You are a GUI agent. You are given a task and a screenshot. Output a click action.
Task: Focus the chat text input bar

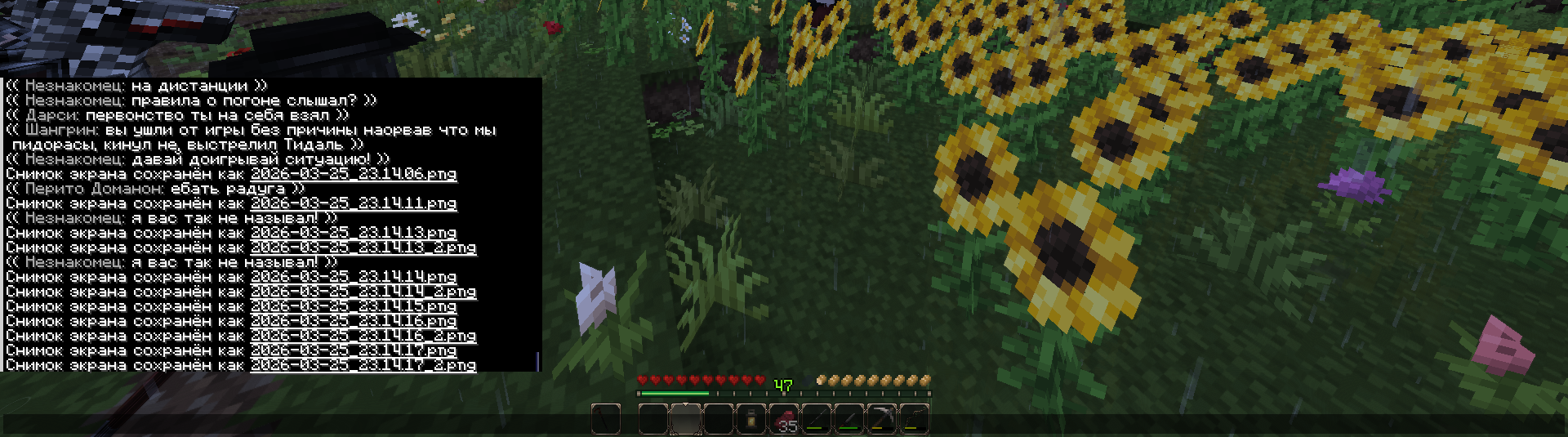784,424
